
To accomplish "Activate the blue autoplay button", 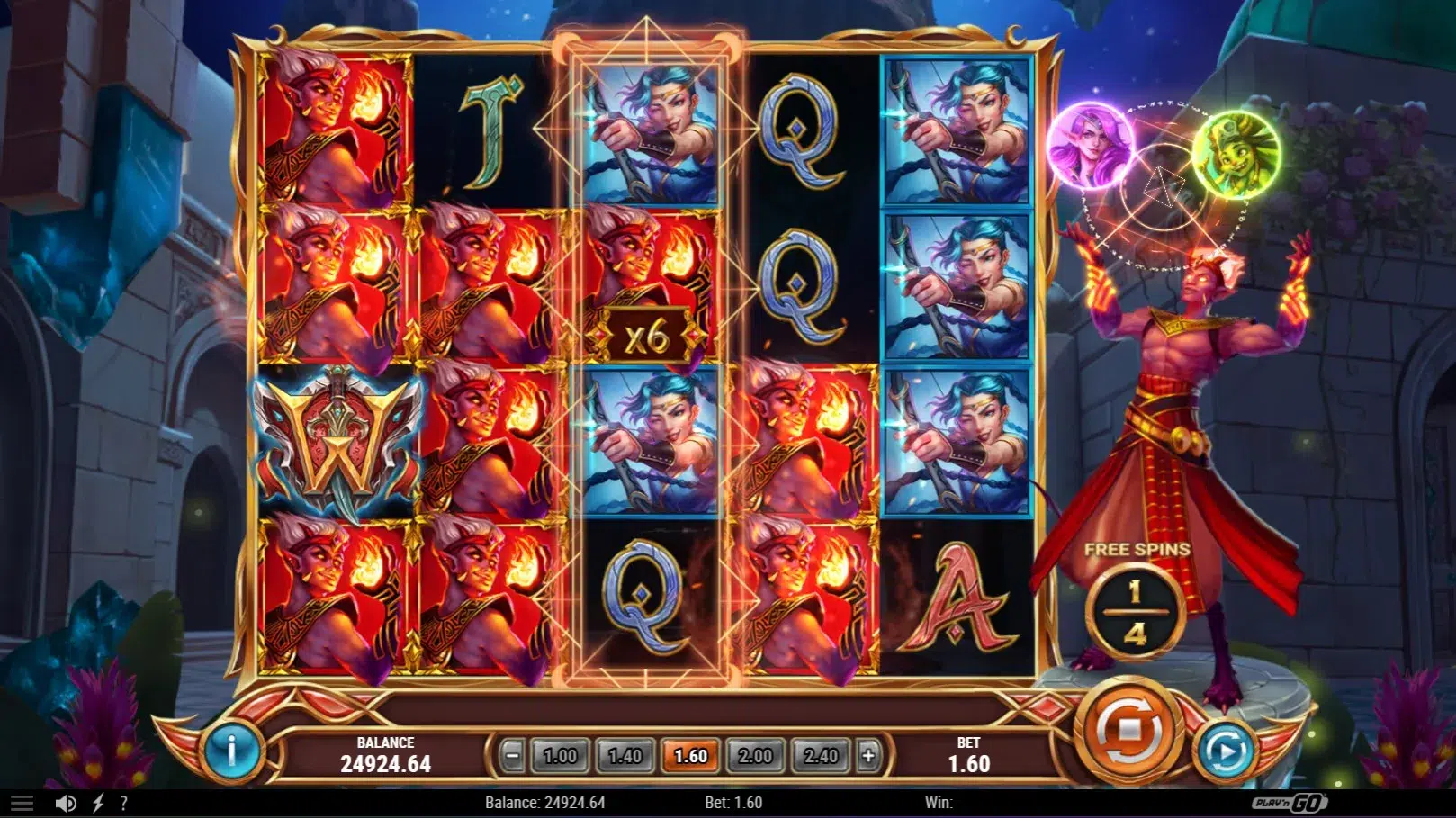I will point(1226,750).
